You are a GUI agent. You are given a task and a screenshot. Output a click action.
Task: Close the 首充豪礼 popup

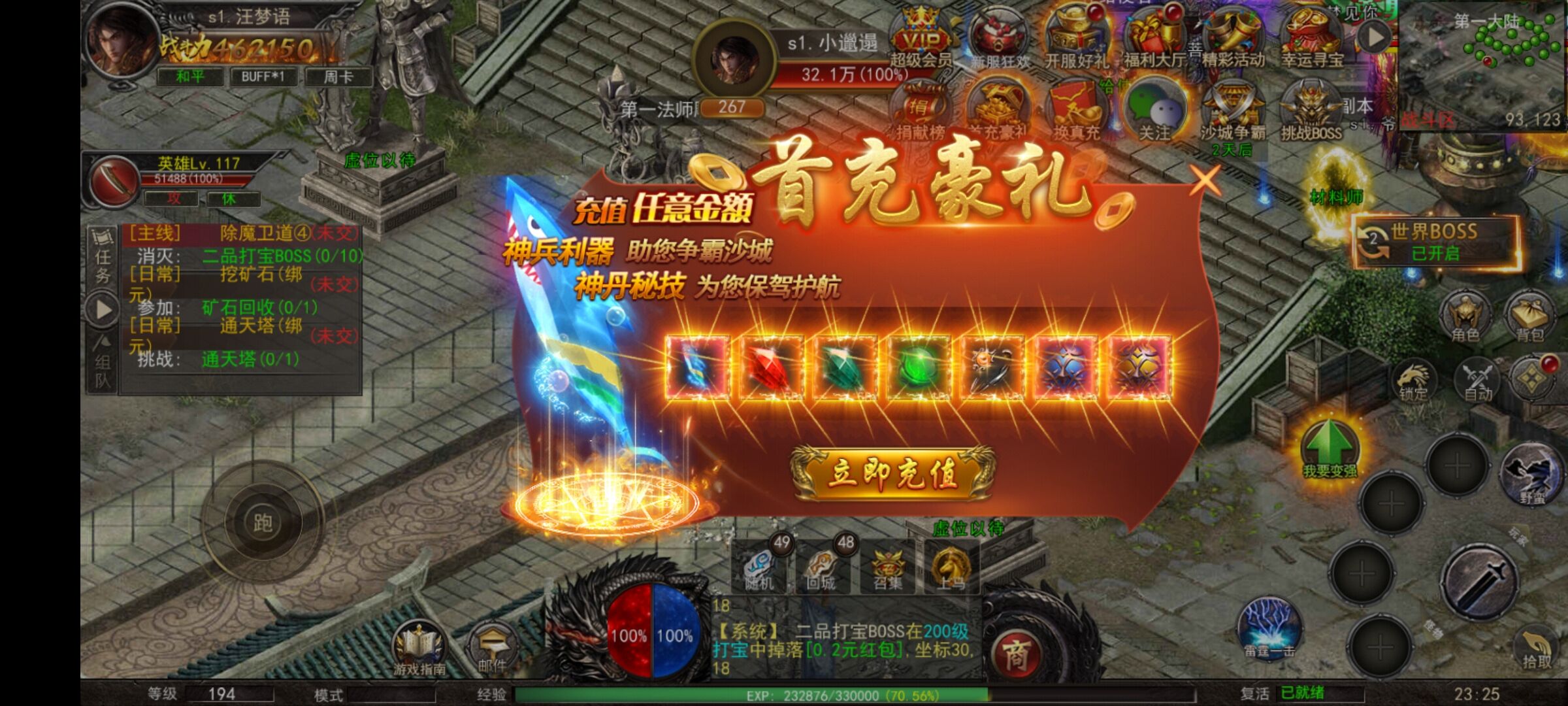[x=1205, y=180]
